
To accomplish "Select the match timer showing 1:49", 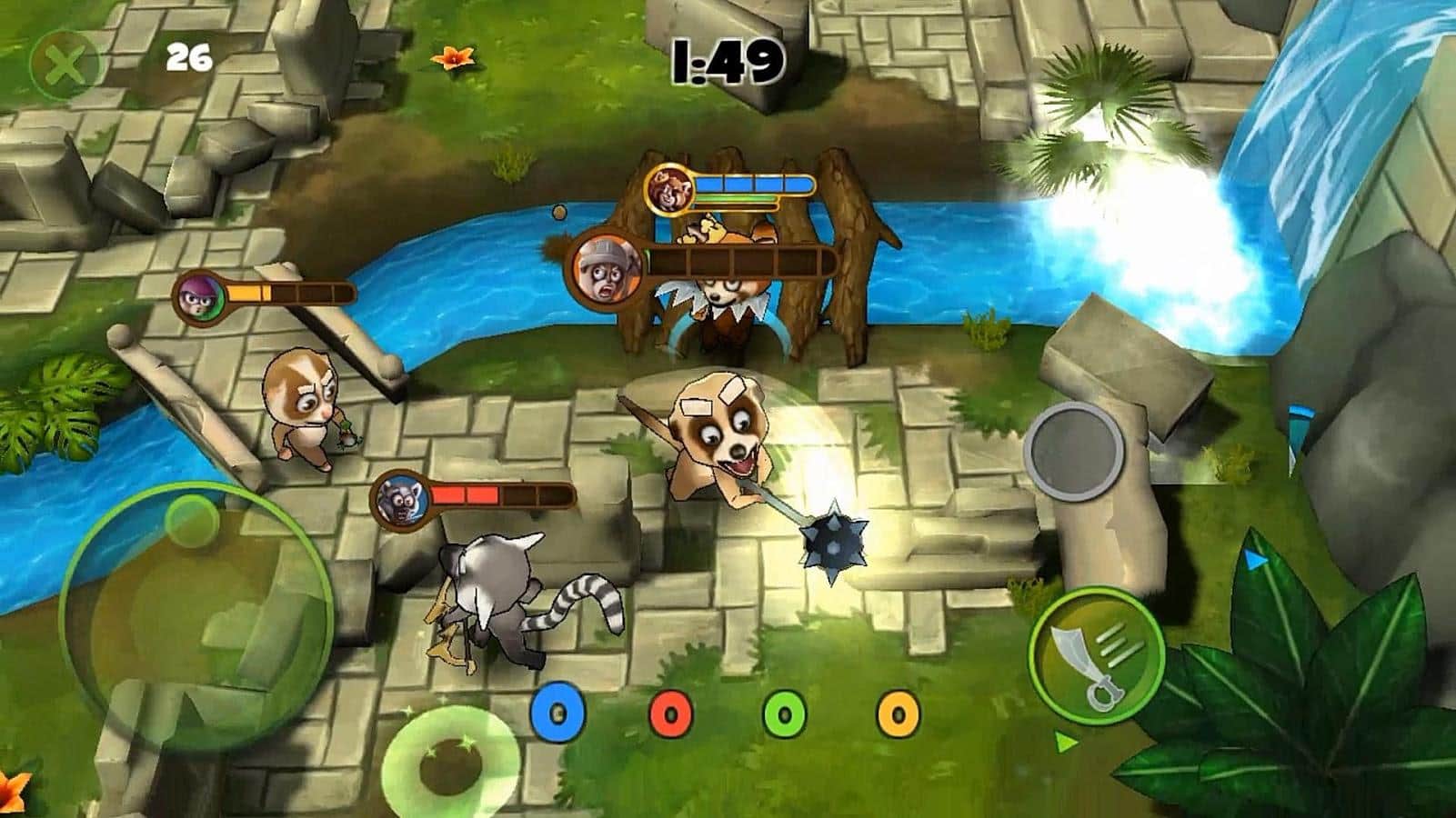I will [728, 59].
